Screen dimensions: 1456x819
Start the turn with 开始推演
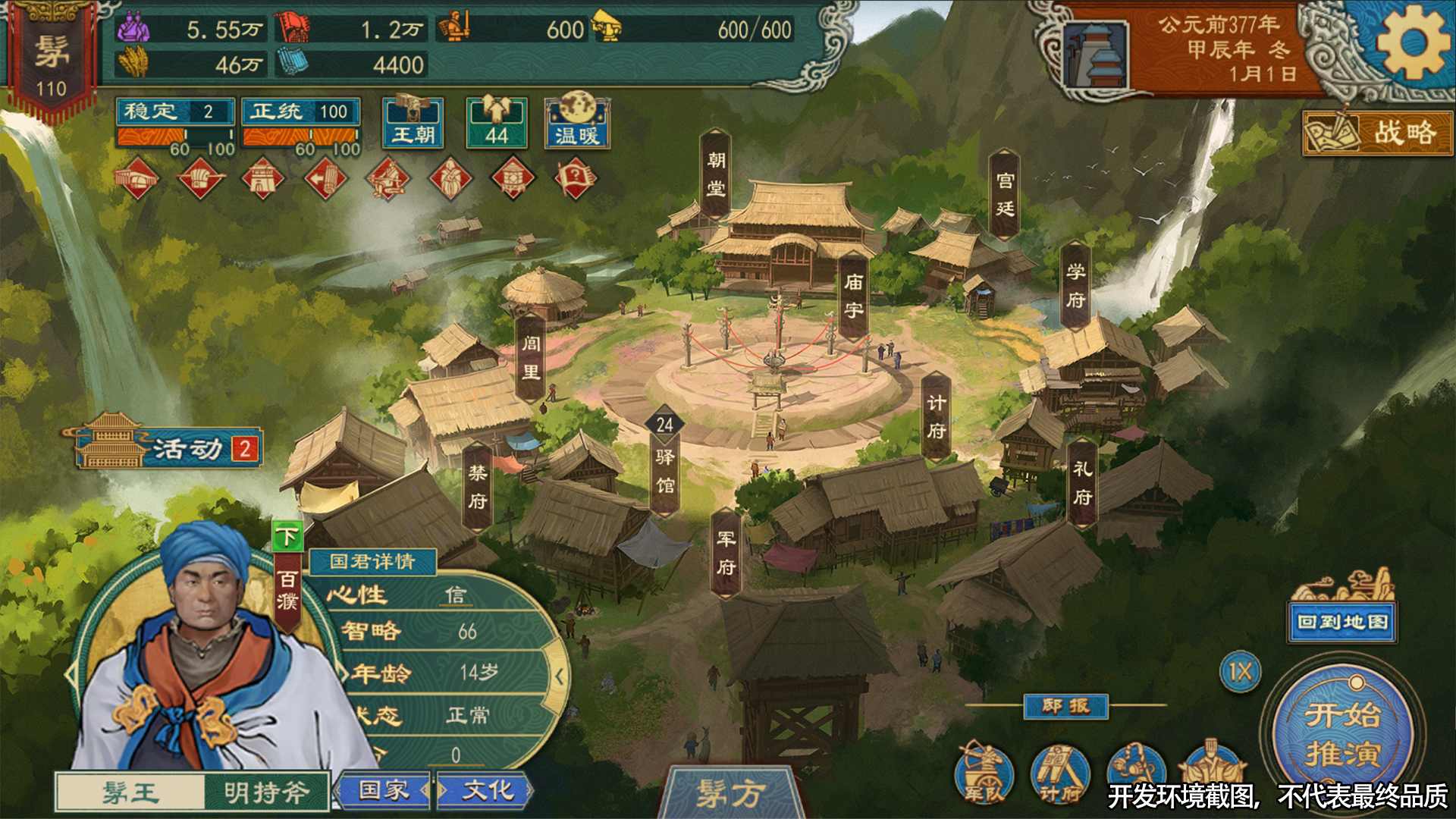point(1342,734)
